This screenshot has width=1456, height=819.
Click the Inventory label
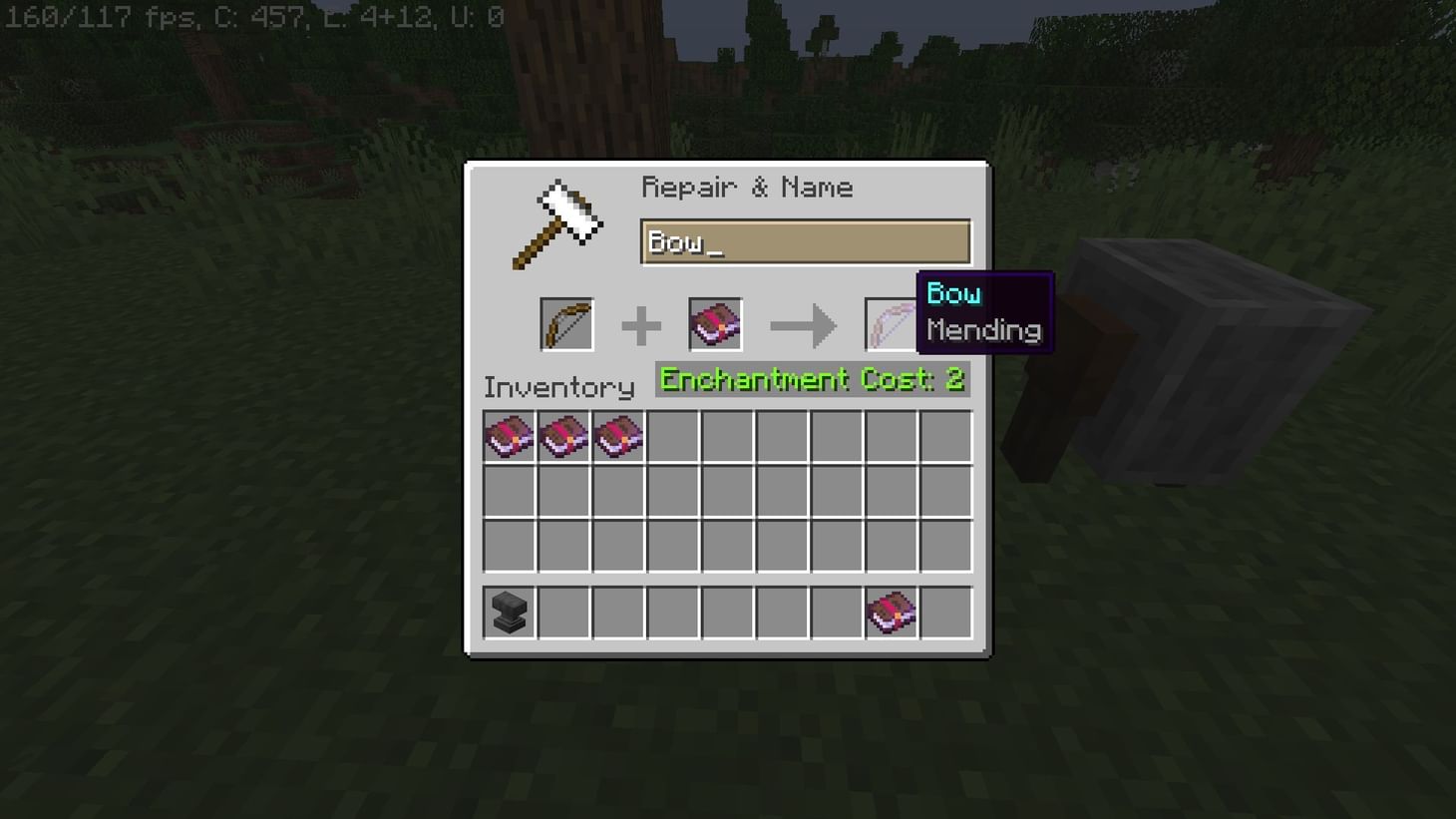point(558,387)
